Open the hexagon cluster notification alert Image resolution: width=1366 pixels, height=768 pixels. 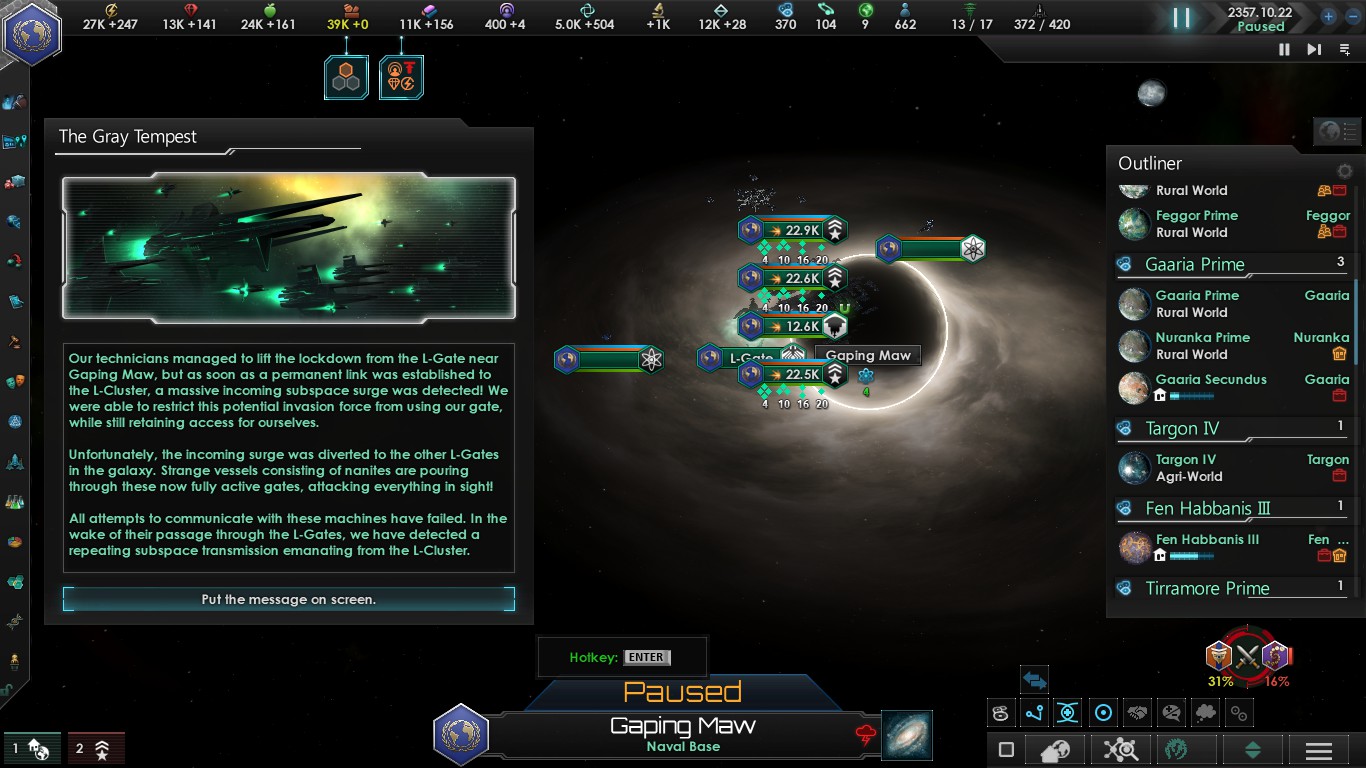point(346,77)
